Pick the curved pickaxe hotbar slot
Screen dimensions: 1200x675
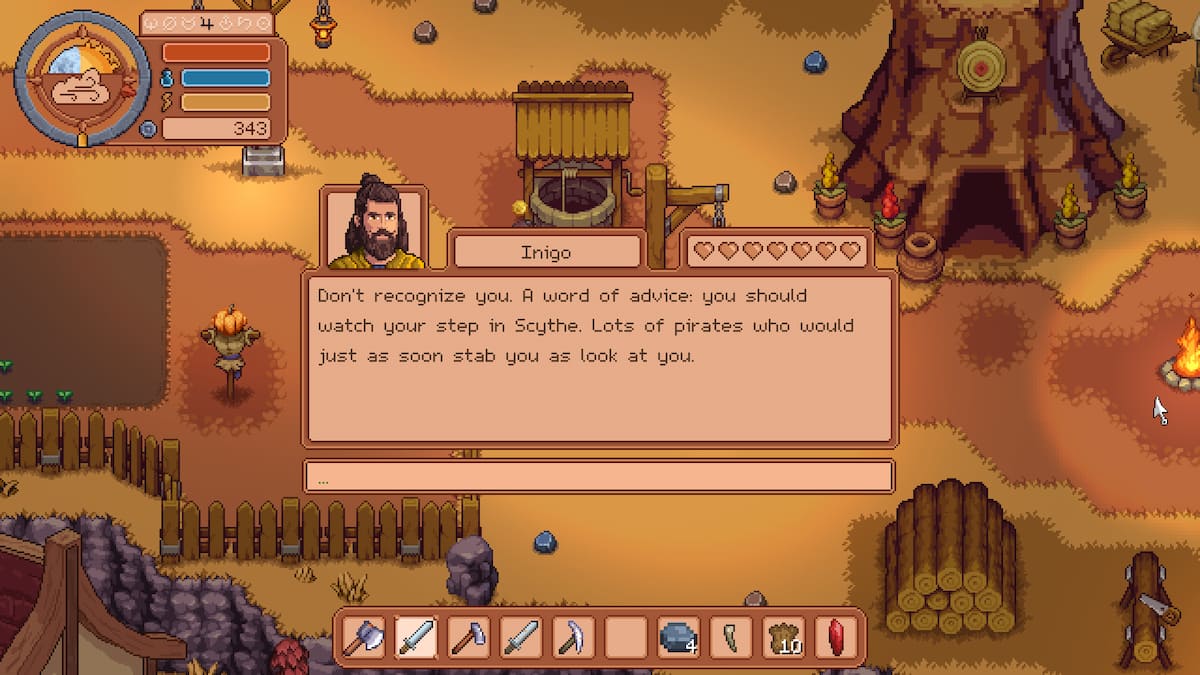click(573, 637)
